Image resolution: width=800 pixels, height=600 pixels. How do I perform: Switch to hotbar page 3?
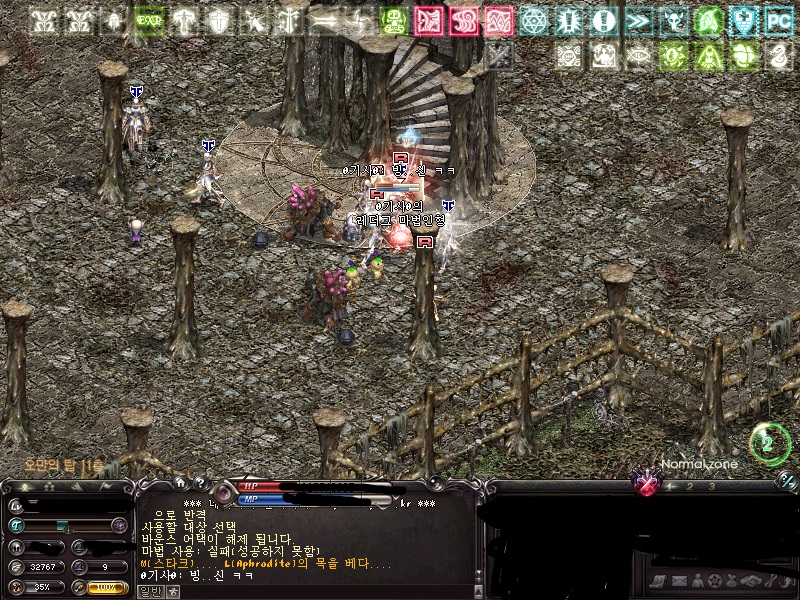click(711, 486)
